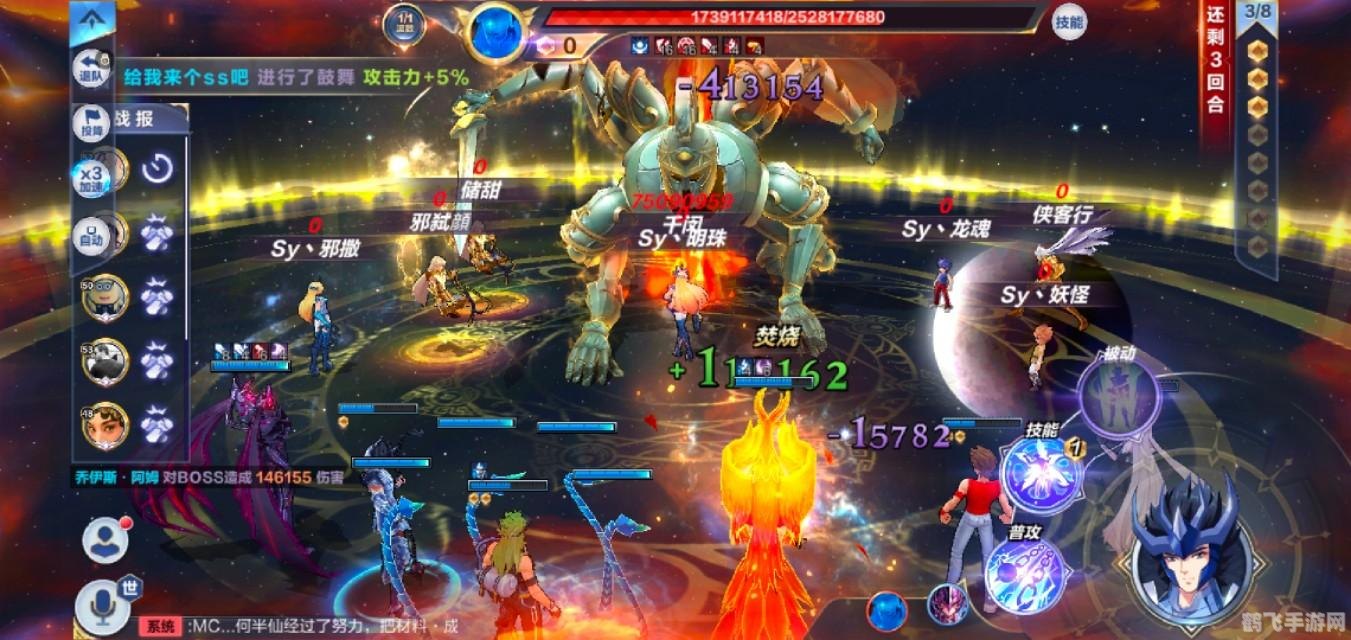The height and width of the screenshot is (640, 1351).
Task: Select the small purple demon portrait icon
Action: click(x=946, y=604)
